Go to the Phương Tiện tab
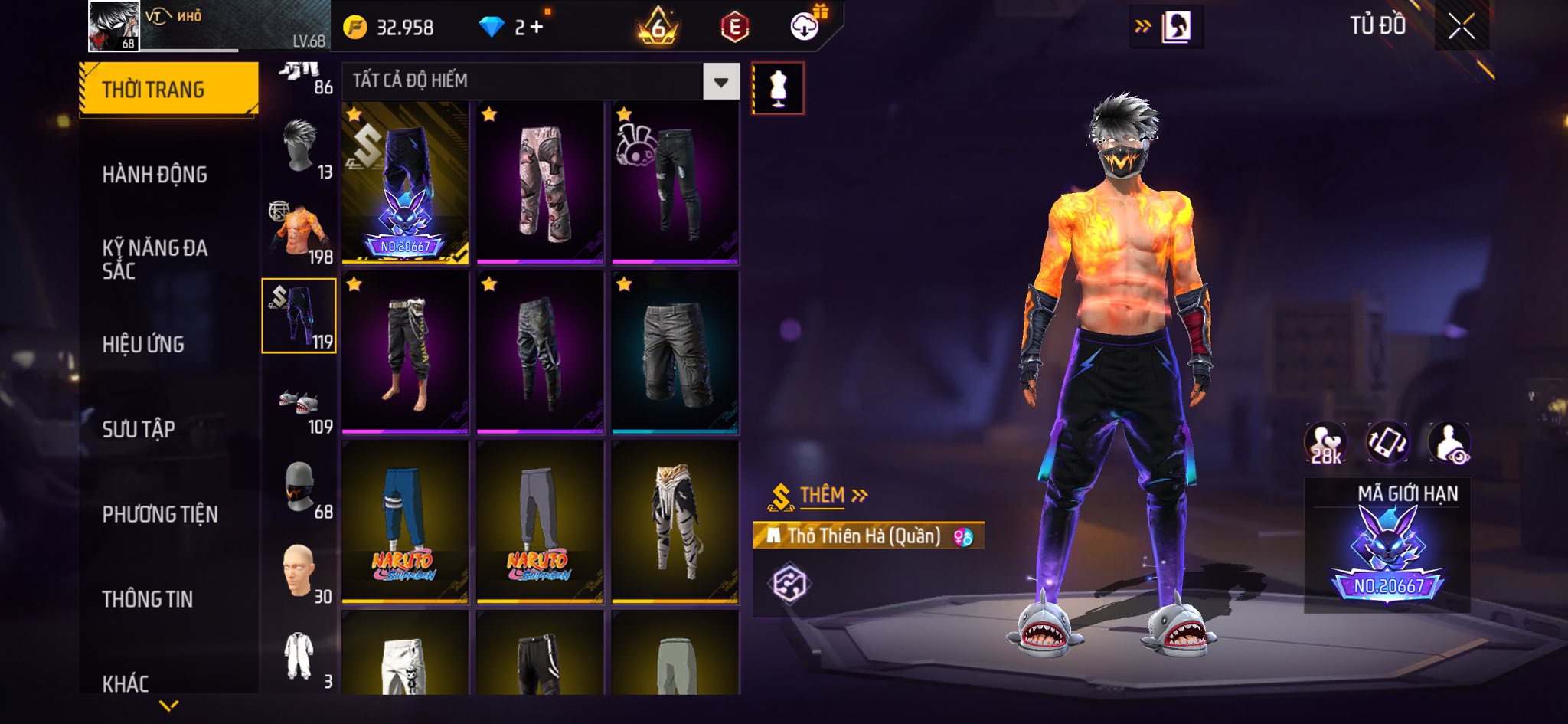This screenshot has width=1568, height=724. coord(160,514)
